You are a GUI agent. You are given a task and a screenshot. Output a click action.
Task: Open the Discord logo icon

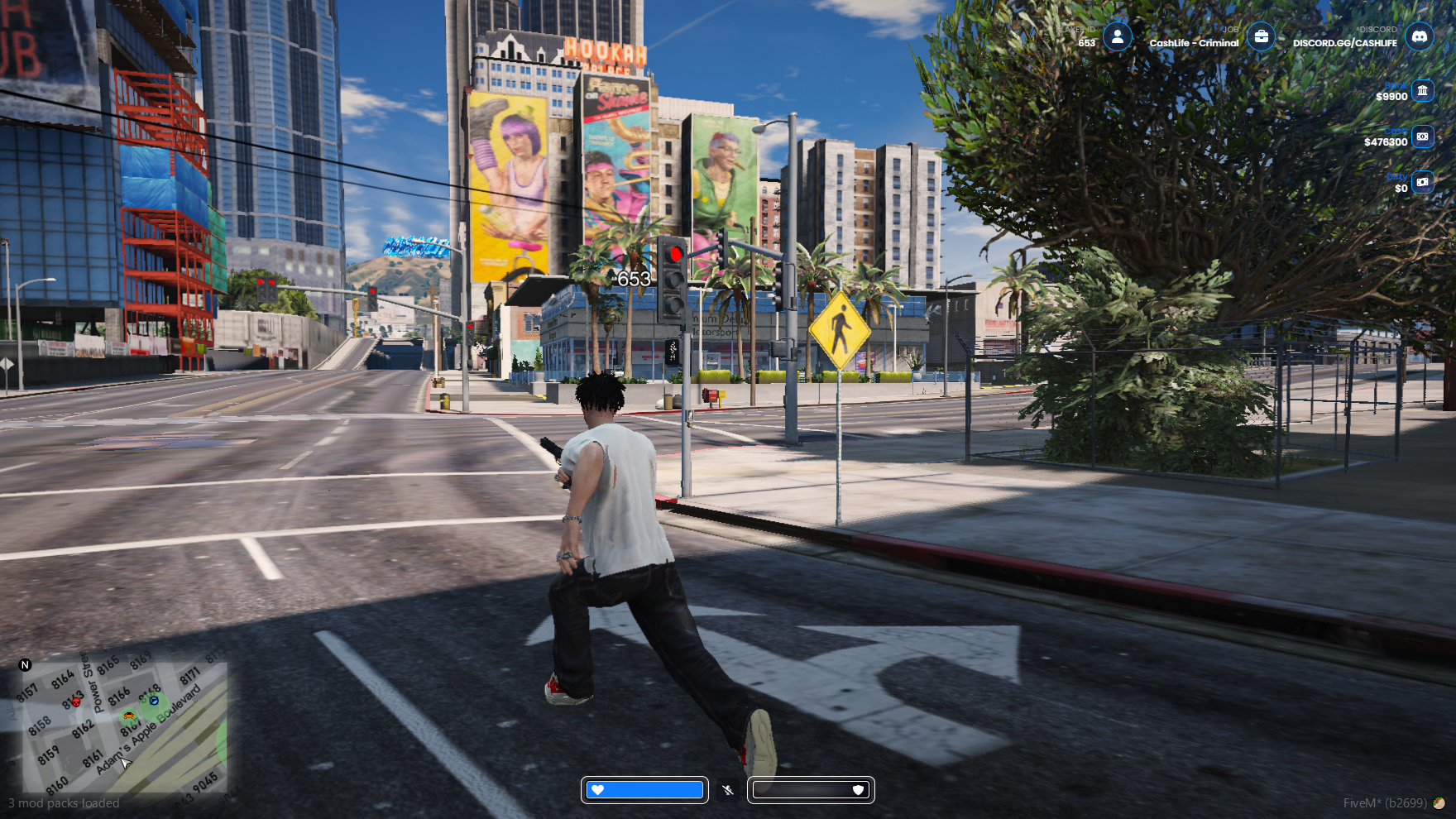1420,36
